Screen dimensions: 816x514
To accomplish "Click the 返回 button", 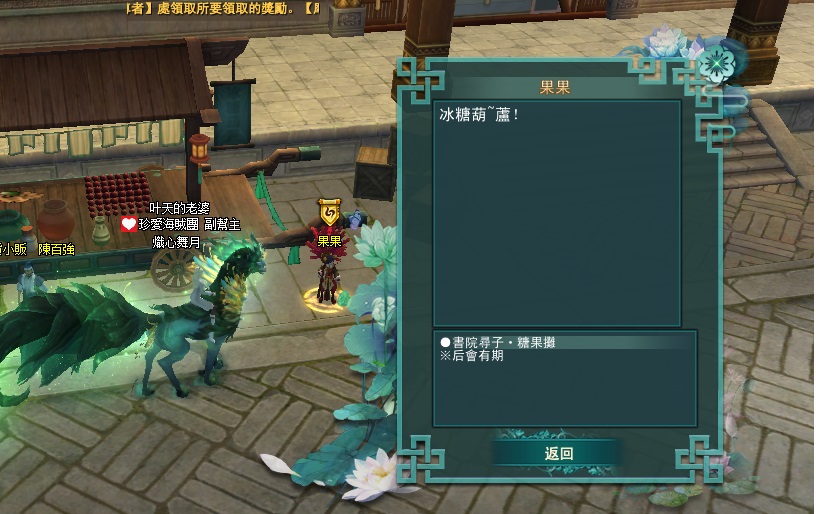I will (x=558, y=453).
